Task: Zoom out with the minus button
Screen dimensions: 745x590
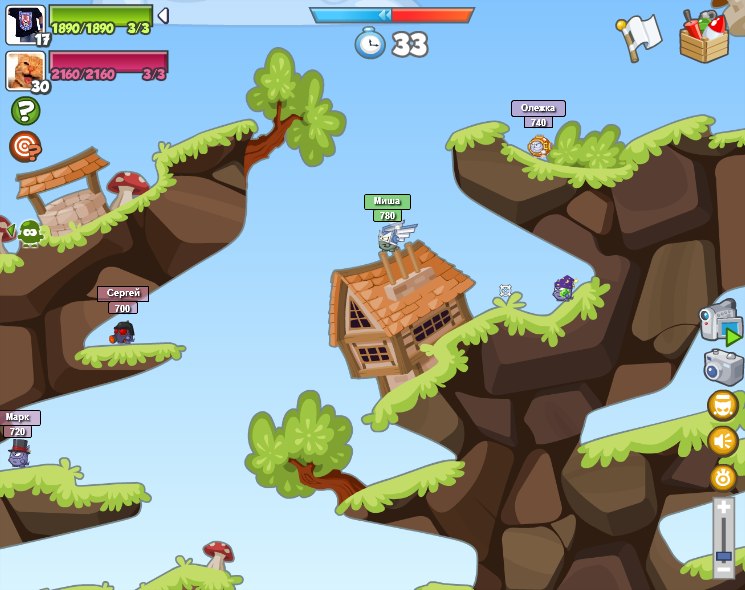Action: tap(723, 569)
